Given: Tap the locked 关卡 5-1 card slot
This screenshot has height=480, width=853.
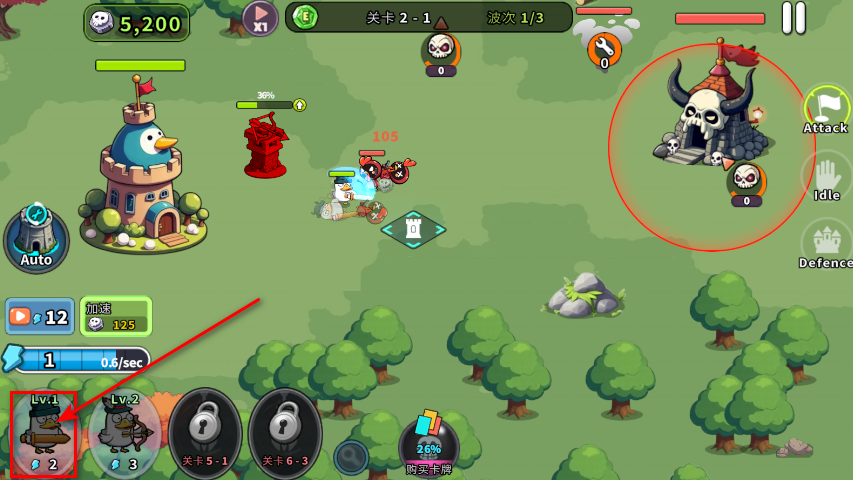Looking at the screenshot, I should pos(205,434).
